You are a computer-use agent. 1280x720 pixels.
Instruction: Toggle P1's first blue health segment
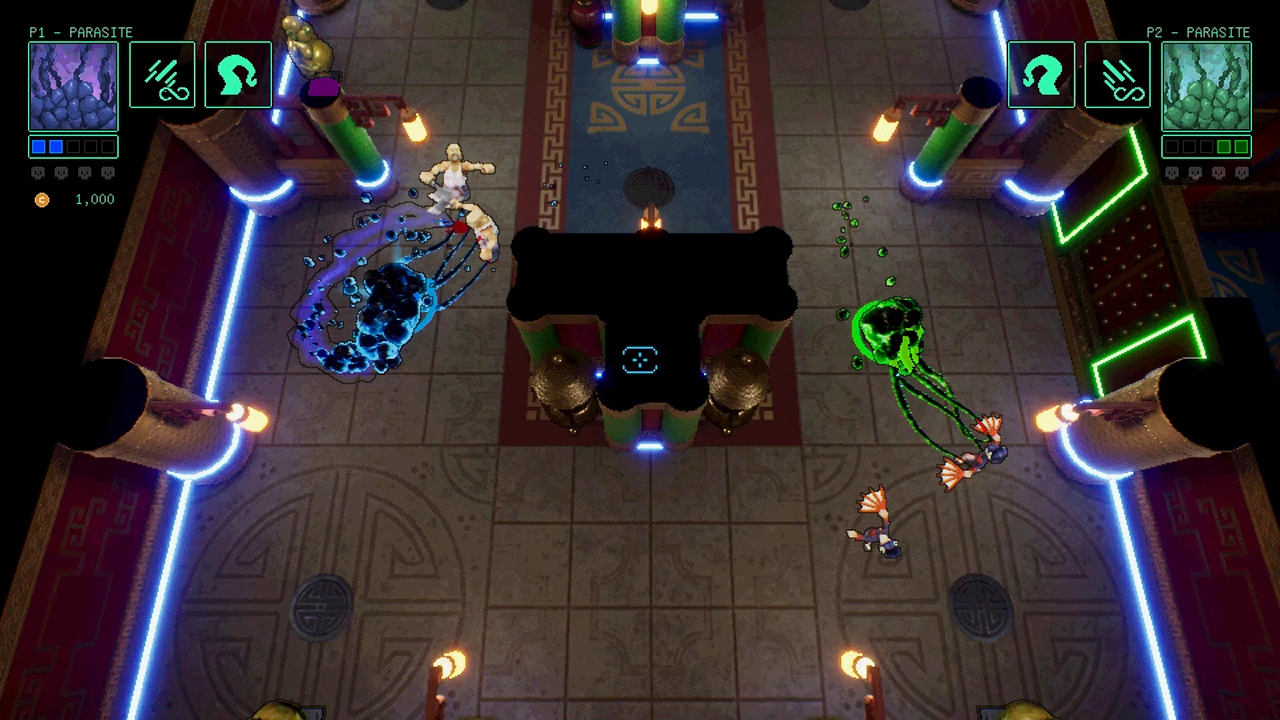click(38, 146)
